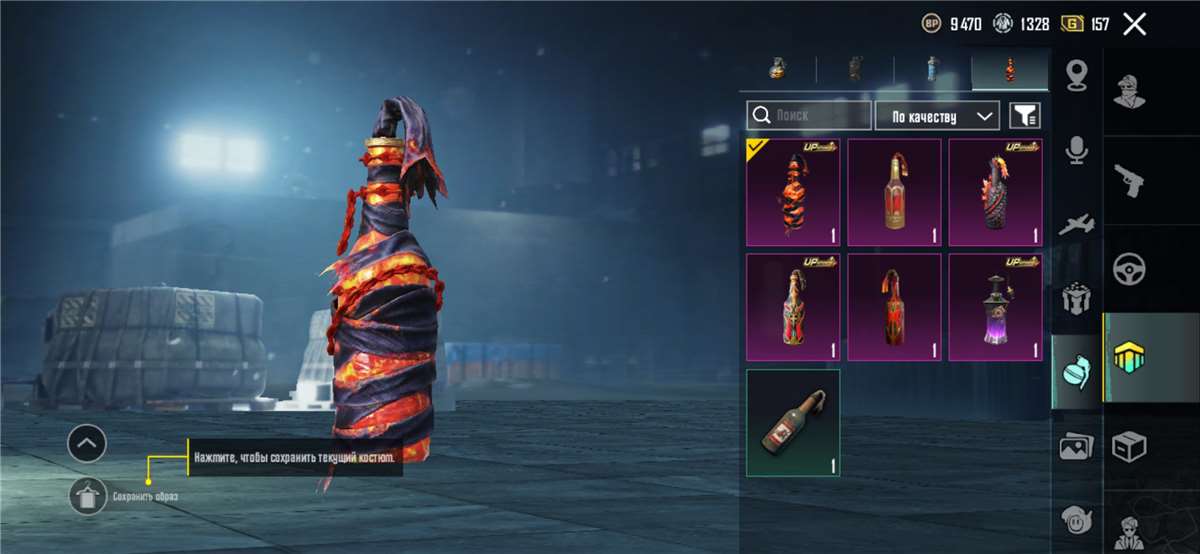The width and height of the screenshot is (1200, 554).
Task: Expand the up-arrow circle button
Action: [x=87, y=442]
